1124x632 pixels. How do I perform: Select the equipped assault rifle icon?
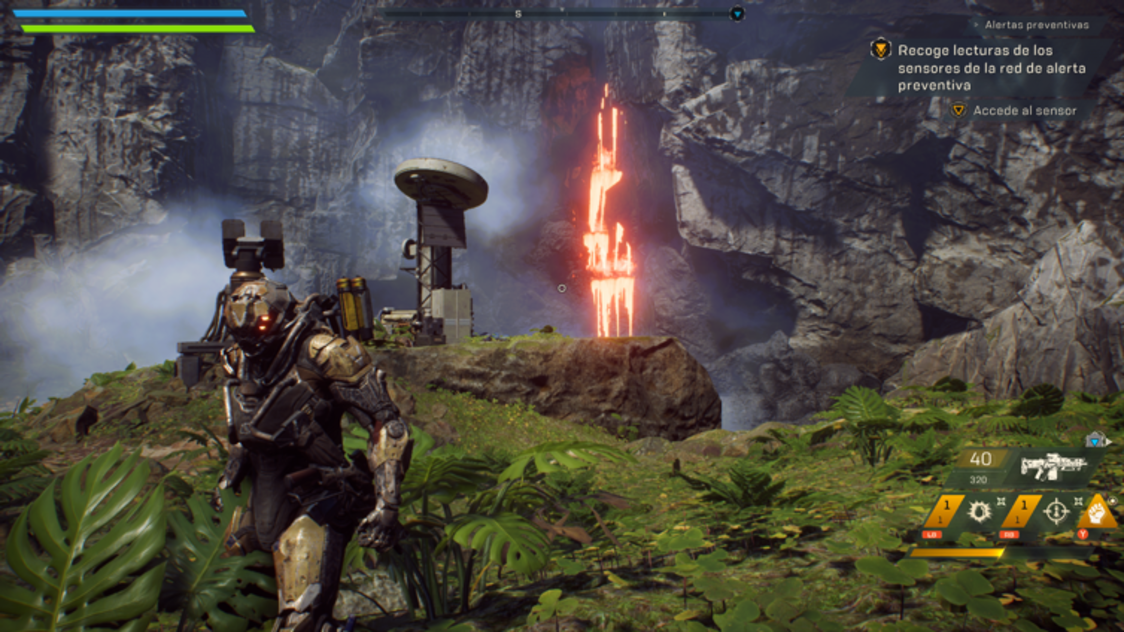pos(1053,466)
